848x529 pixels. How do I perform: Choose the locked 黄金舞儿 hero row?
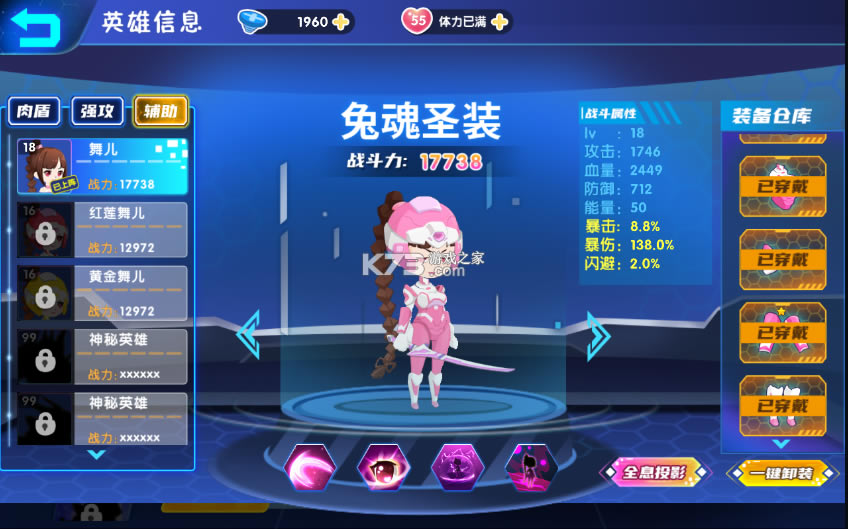point(102,293)
